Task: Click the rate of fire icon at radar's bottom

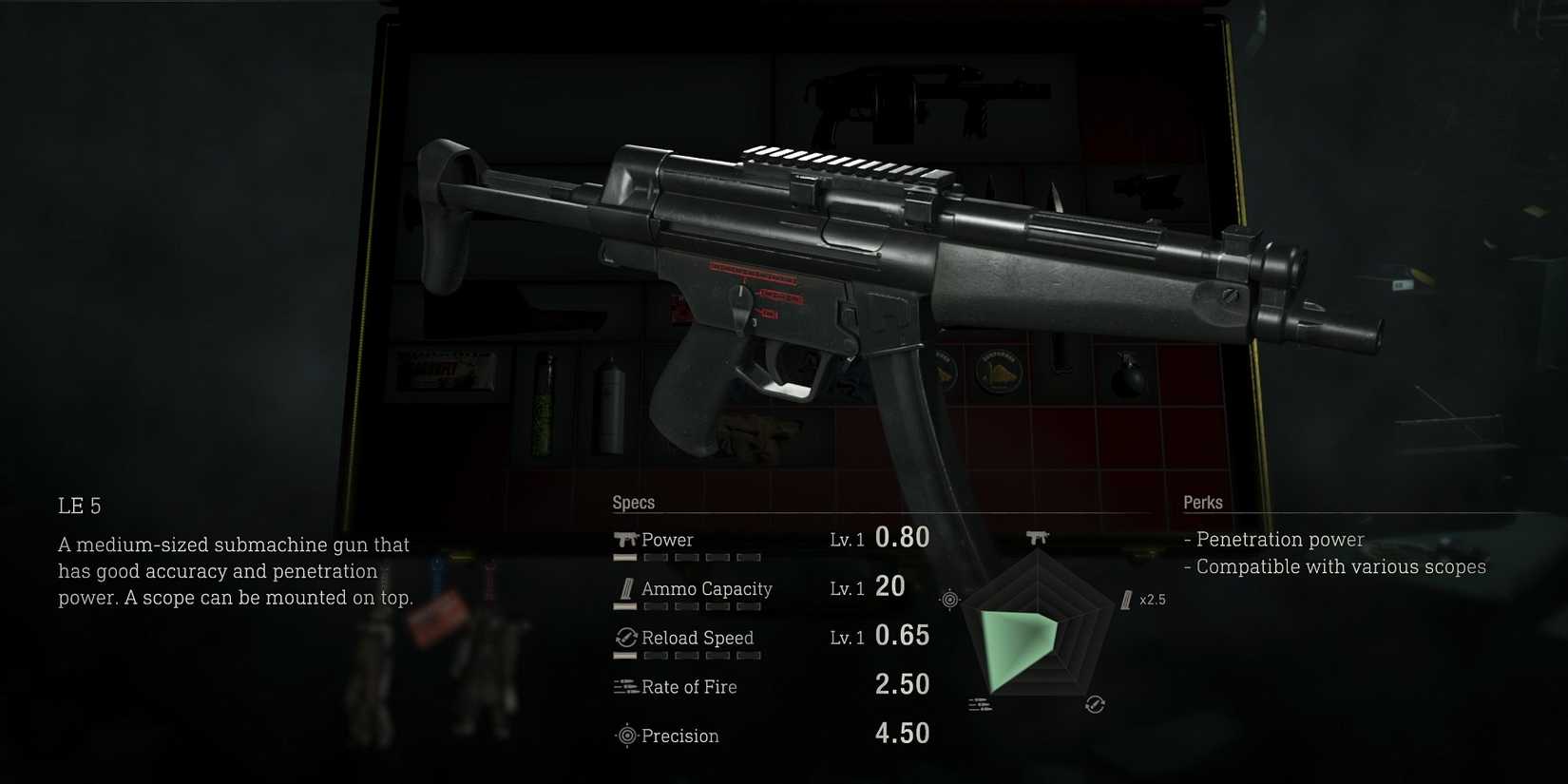Action: pos(979,703)
